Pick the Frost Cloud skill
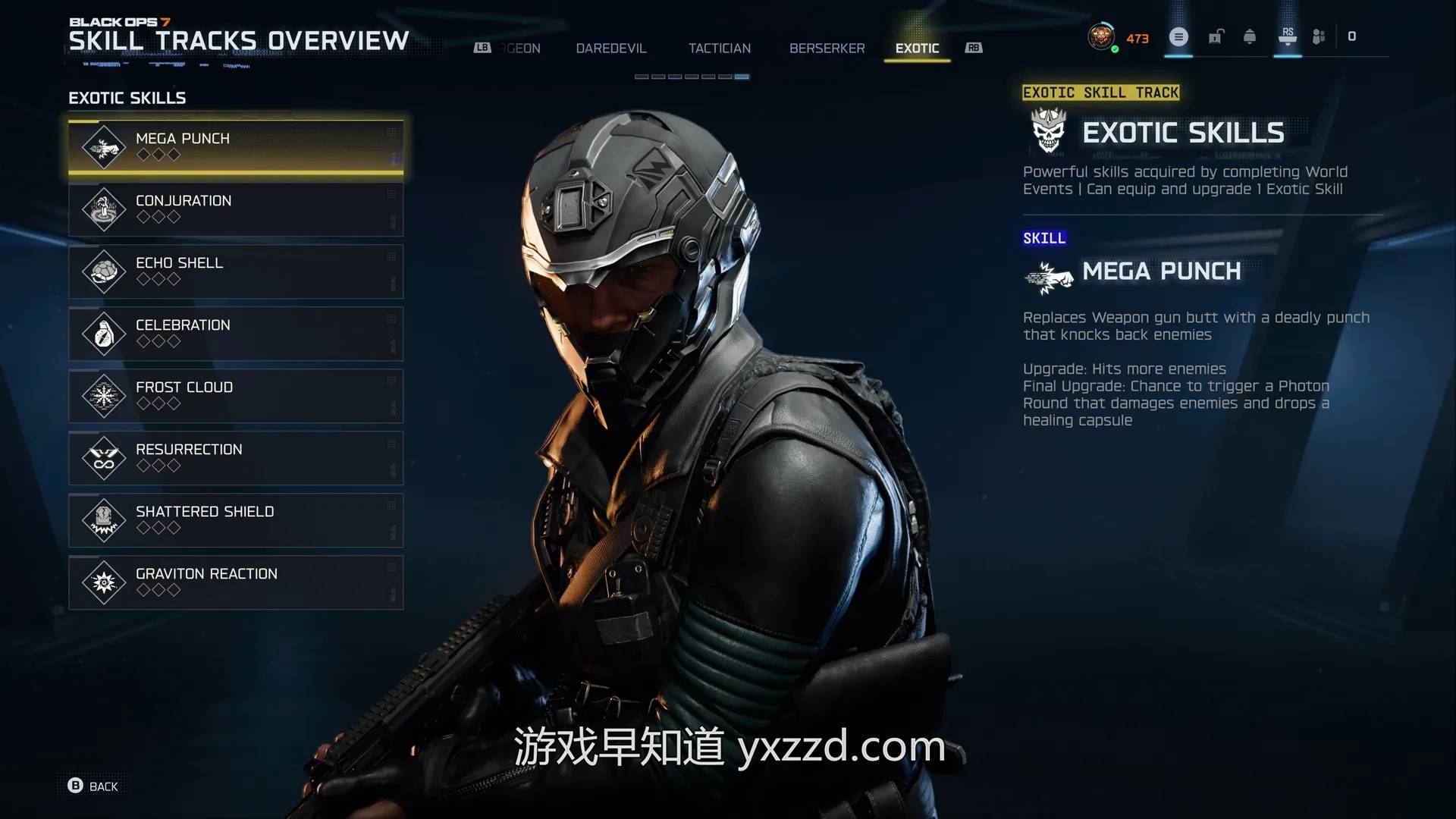The width and height of the screenshot is (1456, 819). click(235, 395)
